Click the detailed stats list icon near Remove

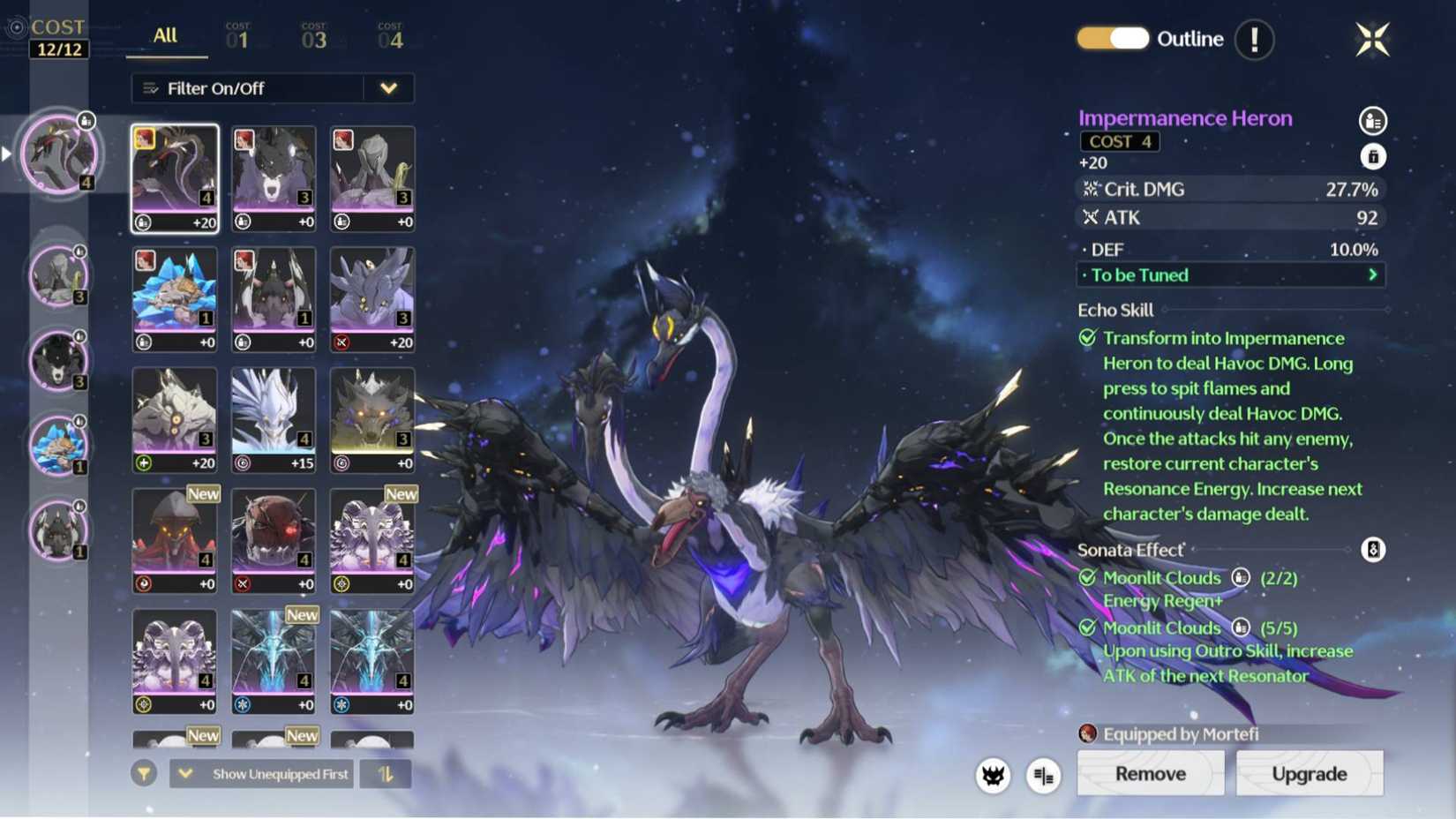click(1044, 774)
